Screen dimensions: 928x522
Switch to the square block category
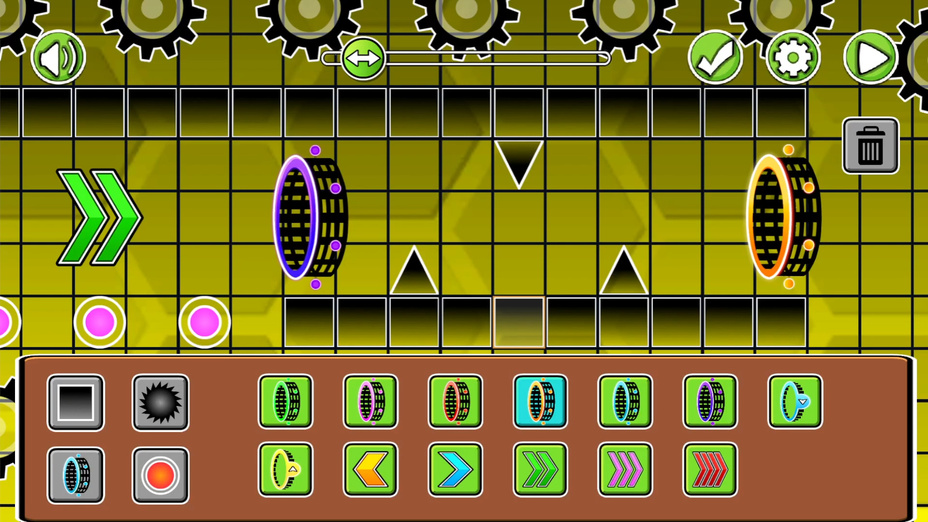point(76,402)
